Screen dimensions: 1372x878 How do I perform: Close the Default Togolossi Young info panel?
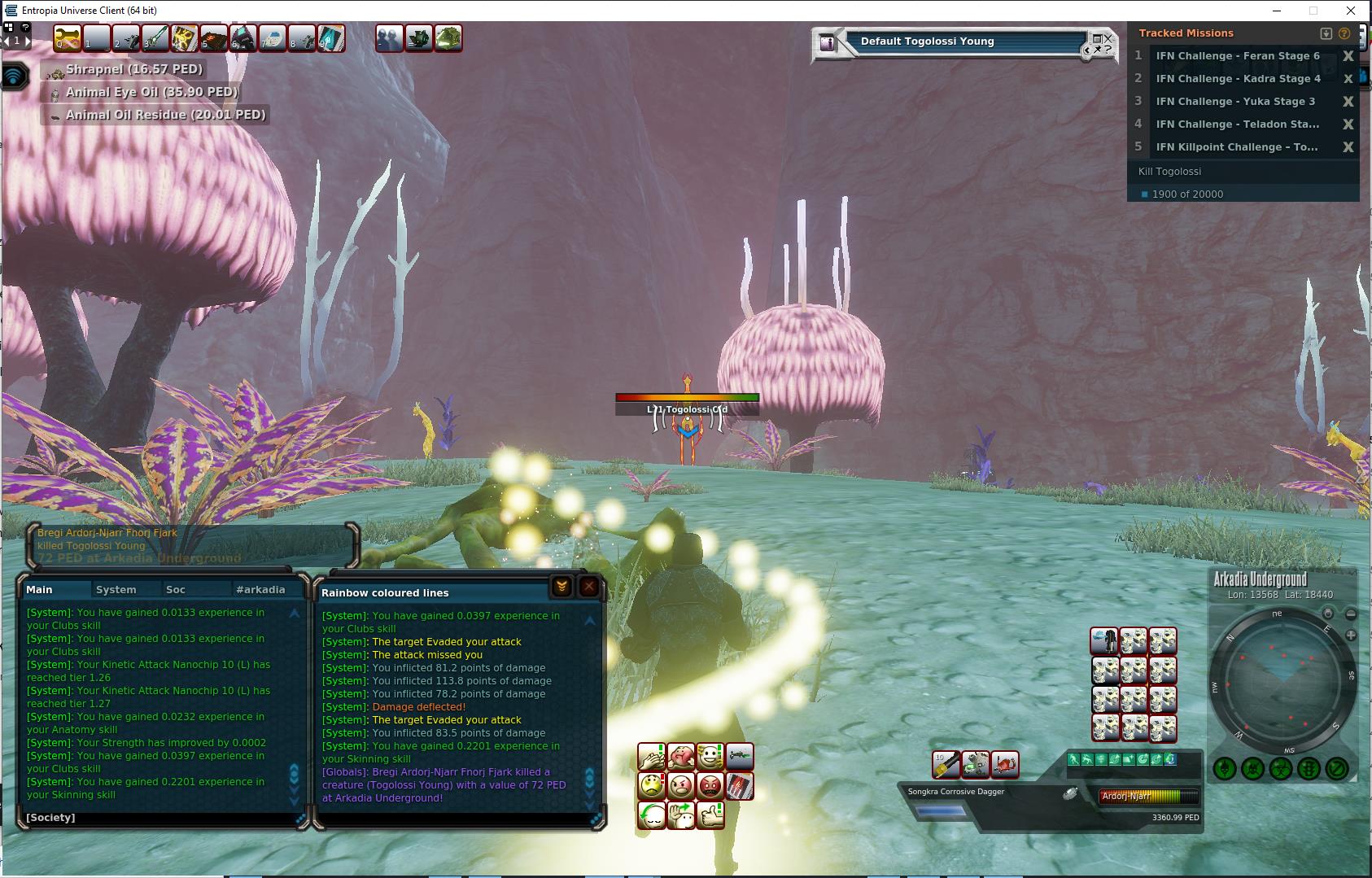point(1108,38)
